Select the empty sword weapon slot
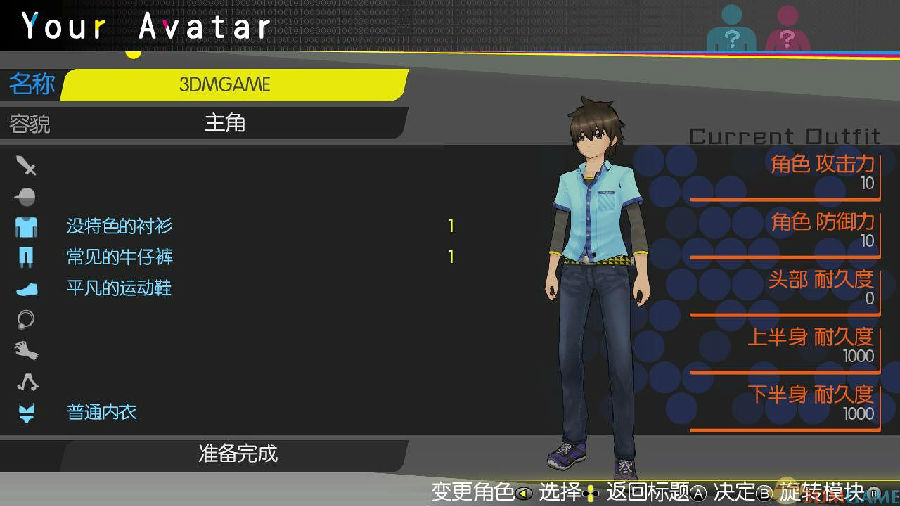This screenshot has width=900, height=506. point(26,164)
